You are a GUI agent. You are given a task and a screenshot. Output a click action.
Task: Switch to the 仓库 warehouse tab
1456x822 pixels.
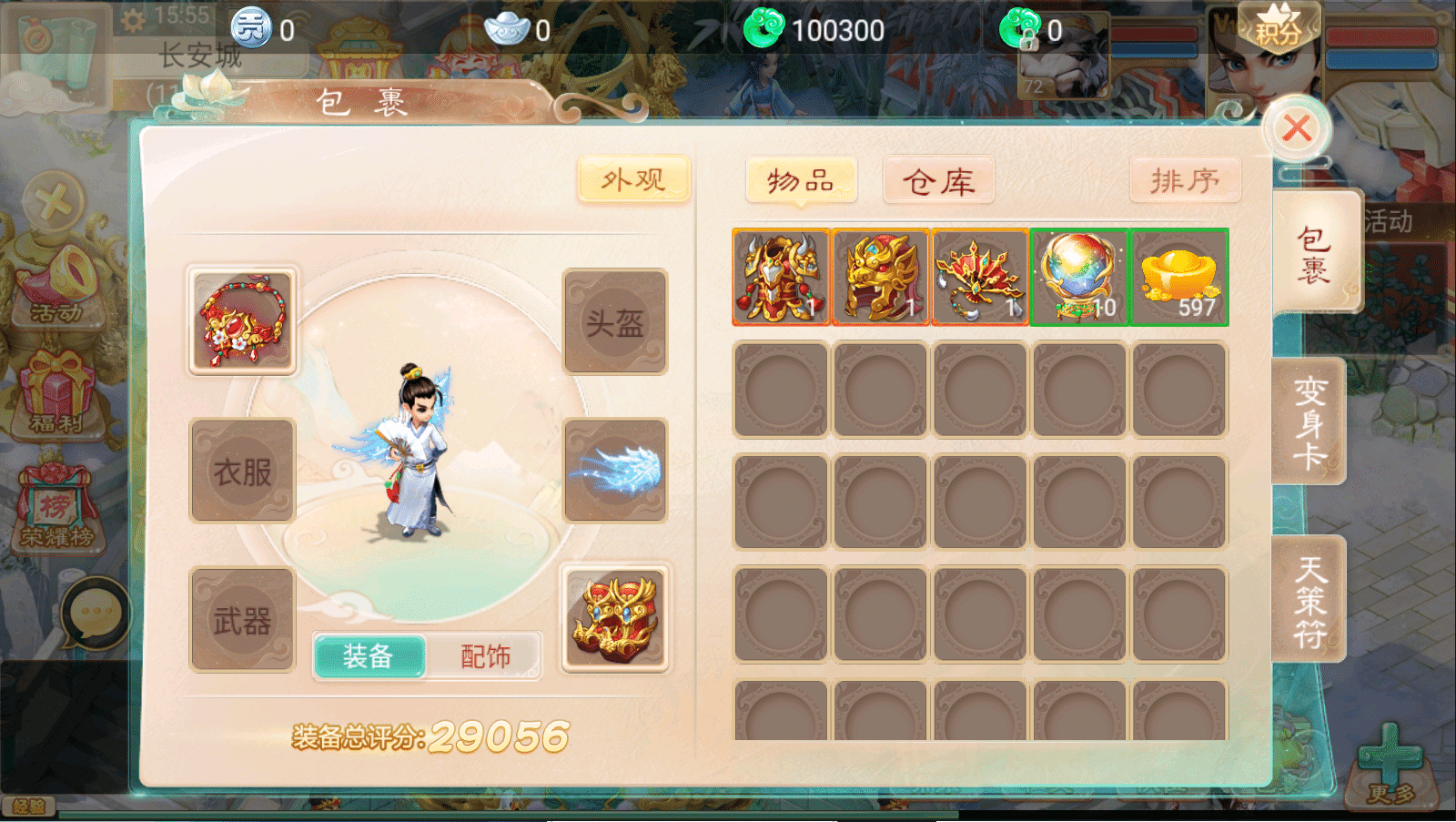coord(938,180)
